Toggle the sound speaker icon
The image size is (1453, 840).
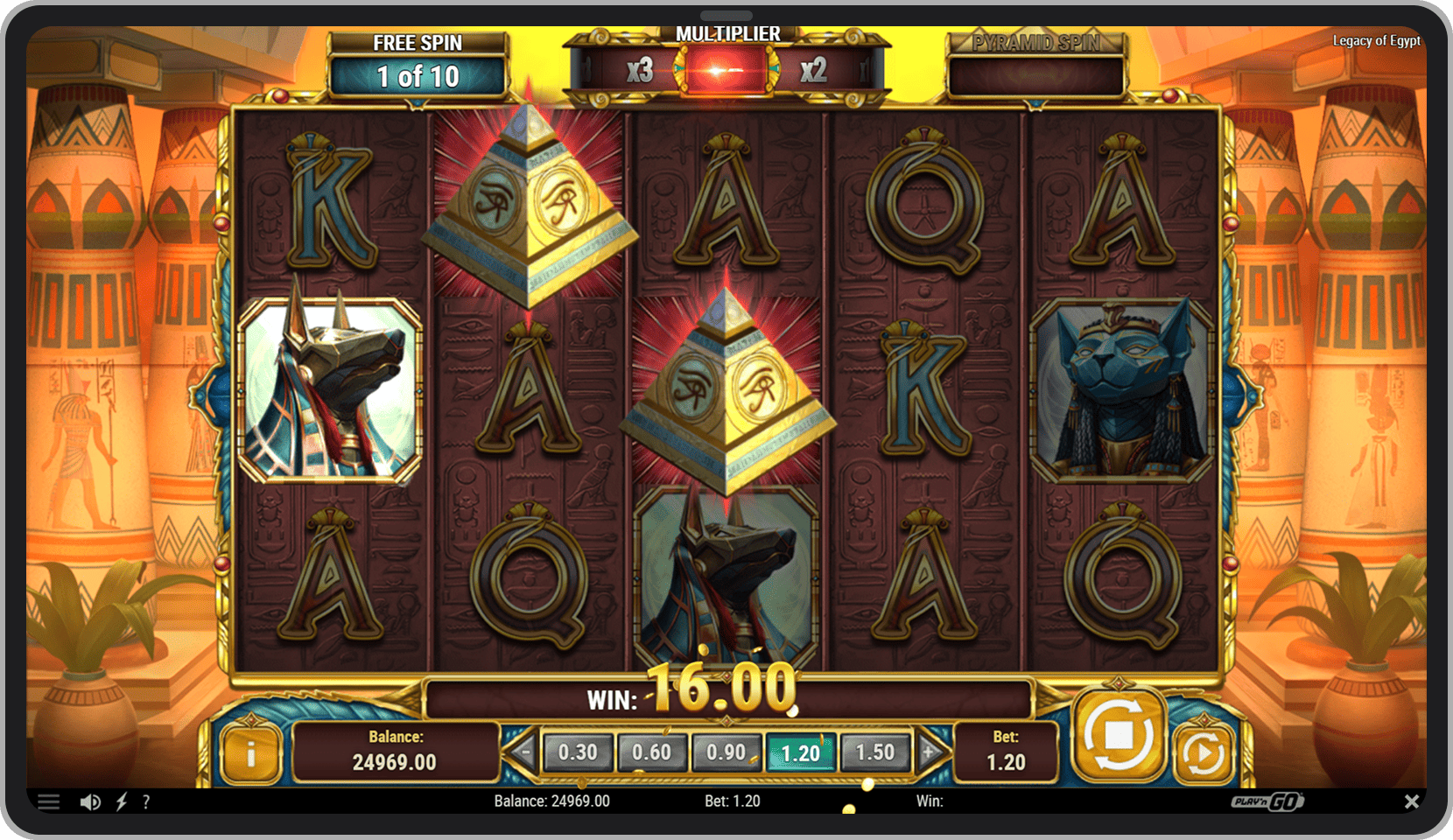89,801
